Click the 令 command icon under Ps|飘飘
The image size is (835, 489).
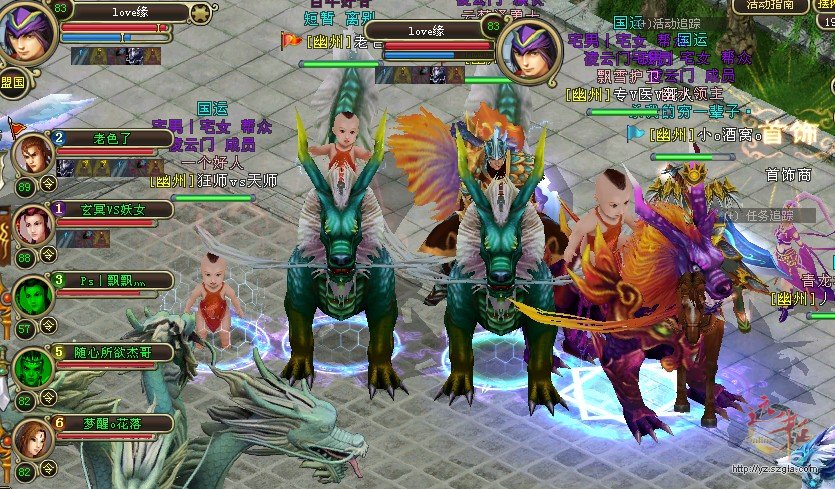coord(48,326)
